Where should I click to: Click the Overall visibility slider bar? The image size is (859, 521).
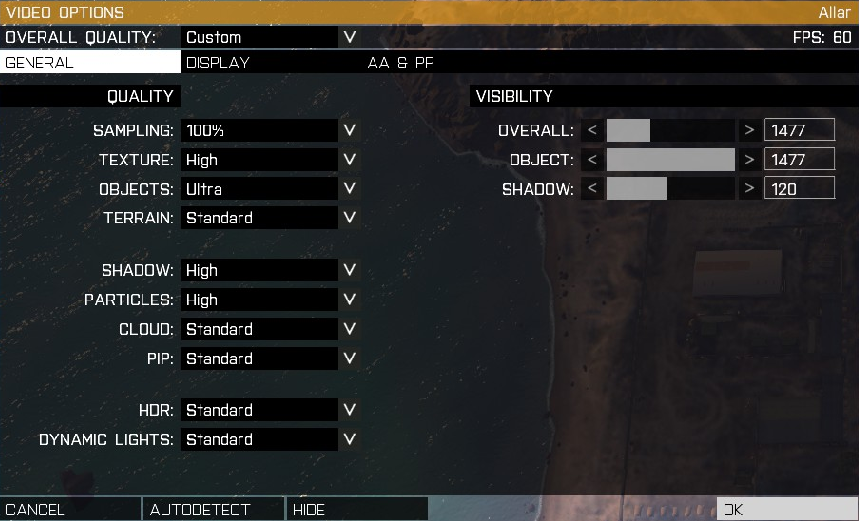point(671,130)
